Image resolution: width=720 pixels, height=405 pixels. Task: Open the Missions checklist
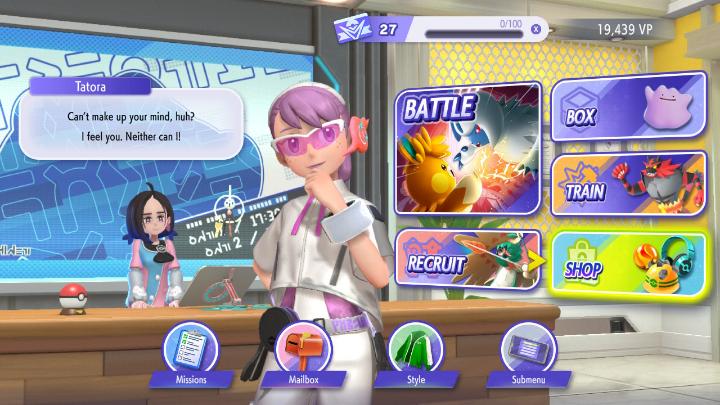(x=191, y=351)
